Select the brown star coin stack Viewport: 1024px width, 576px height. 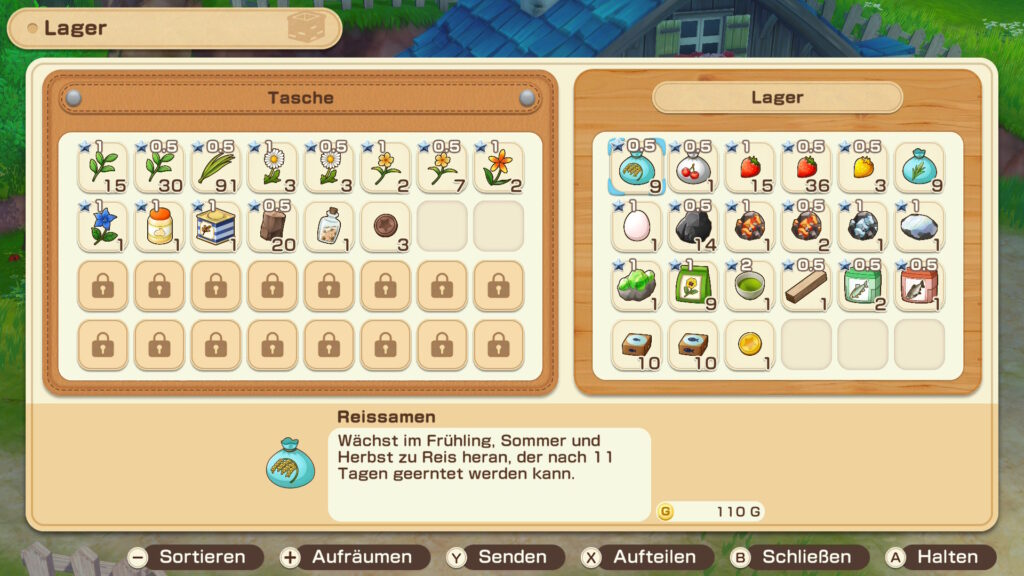[x=385, y=226]
